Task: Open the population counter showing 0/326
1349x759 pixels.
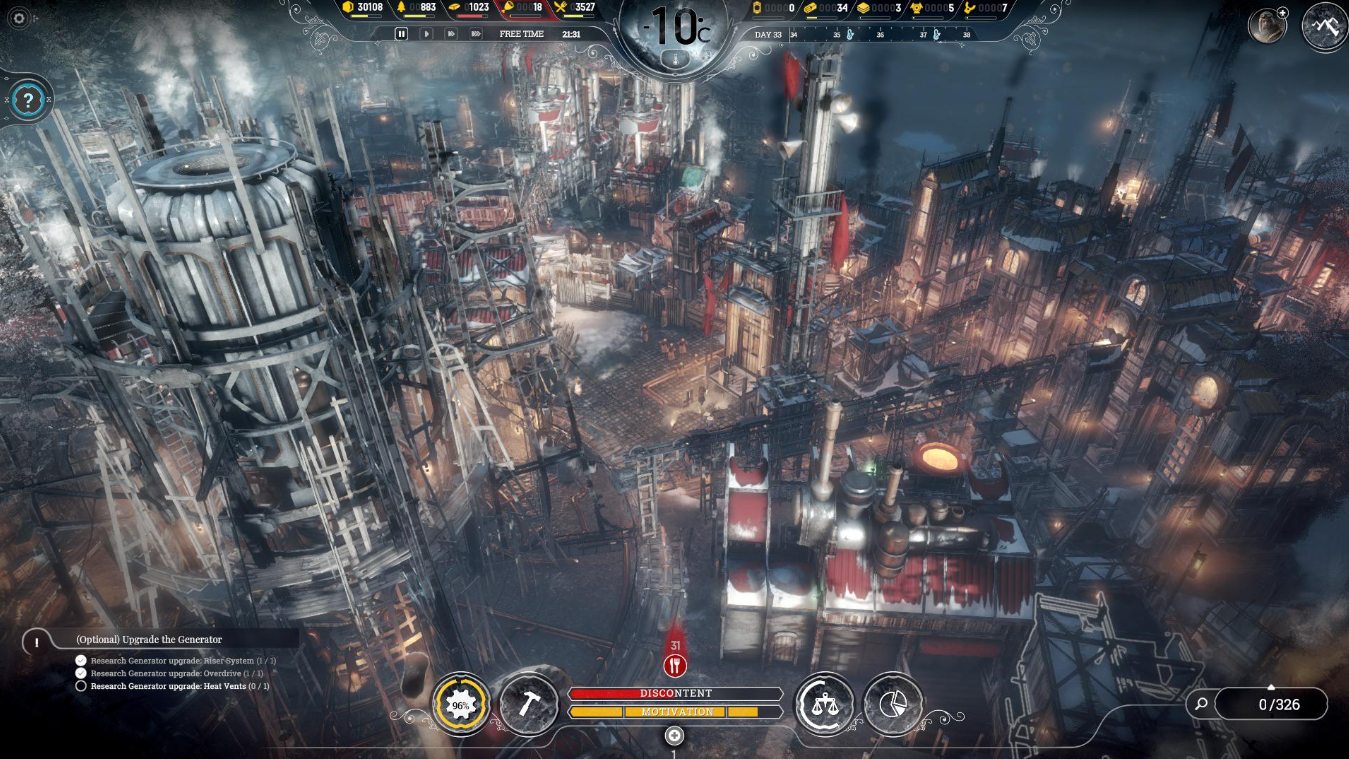Action: (x=1281, y=704)
